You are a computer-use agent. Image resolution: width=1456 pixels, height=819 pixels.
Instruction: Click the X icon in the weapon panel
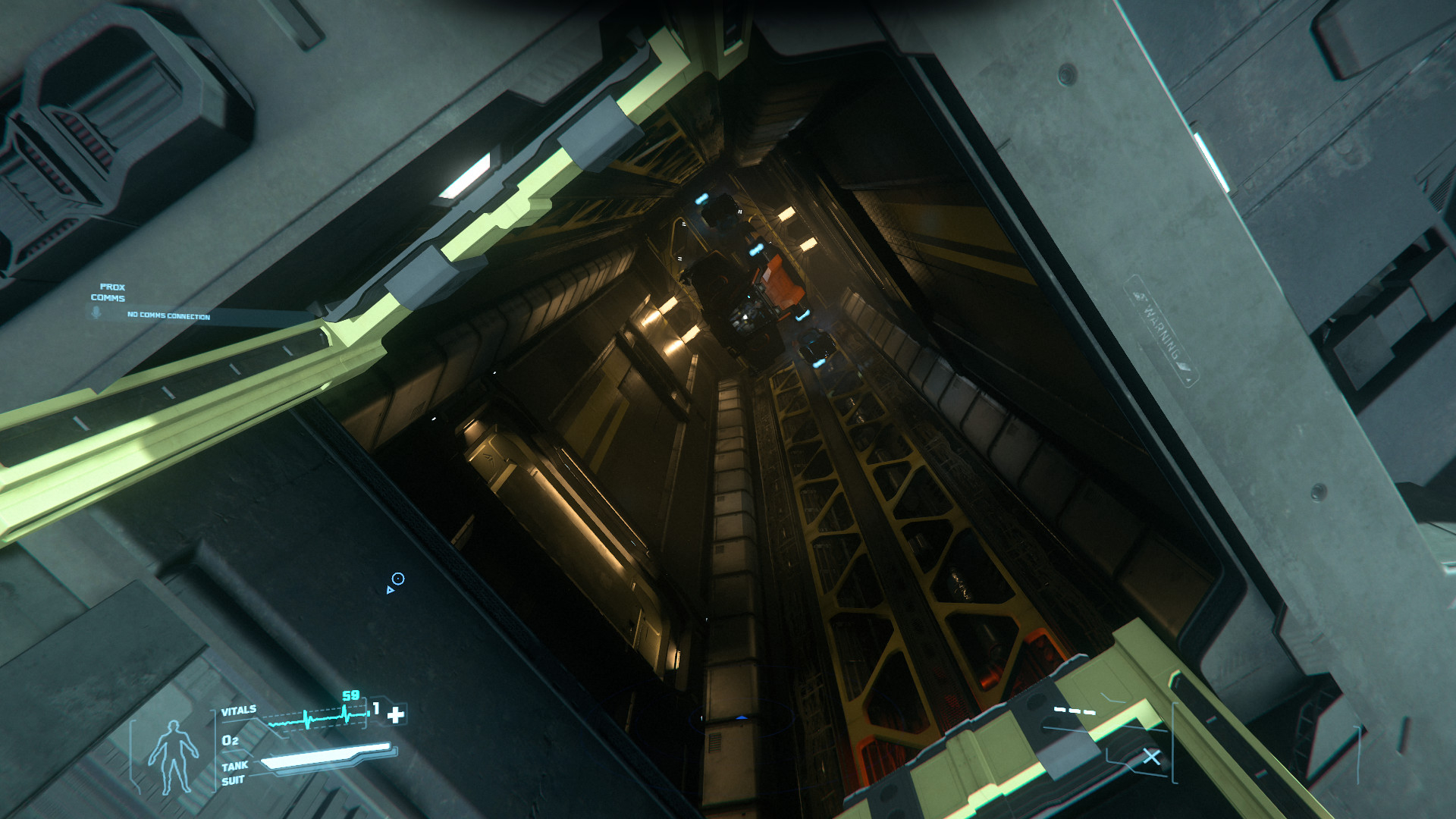click(1151, 757)
